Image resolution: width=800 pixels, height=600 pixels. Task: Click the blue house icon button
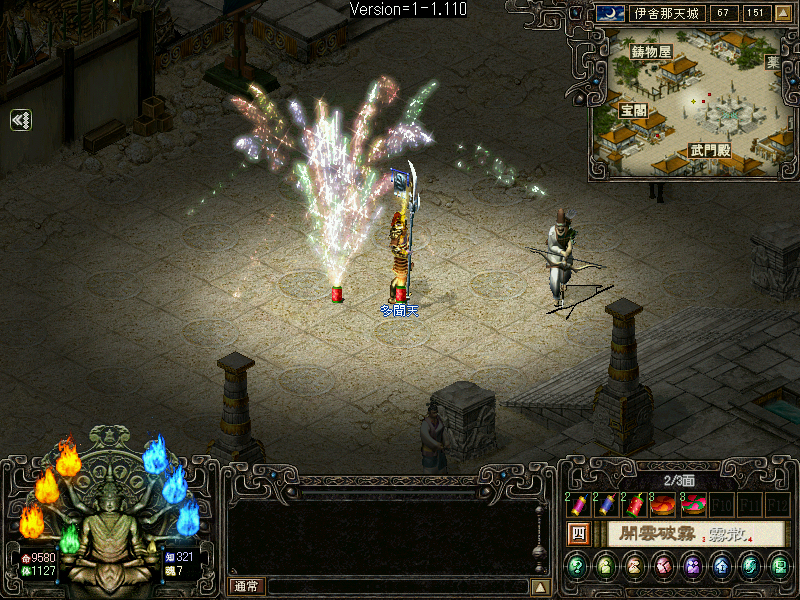click(721, 568)
